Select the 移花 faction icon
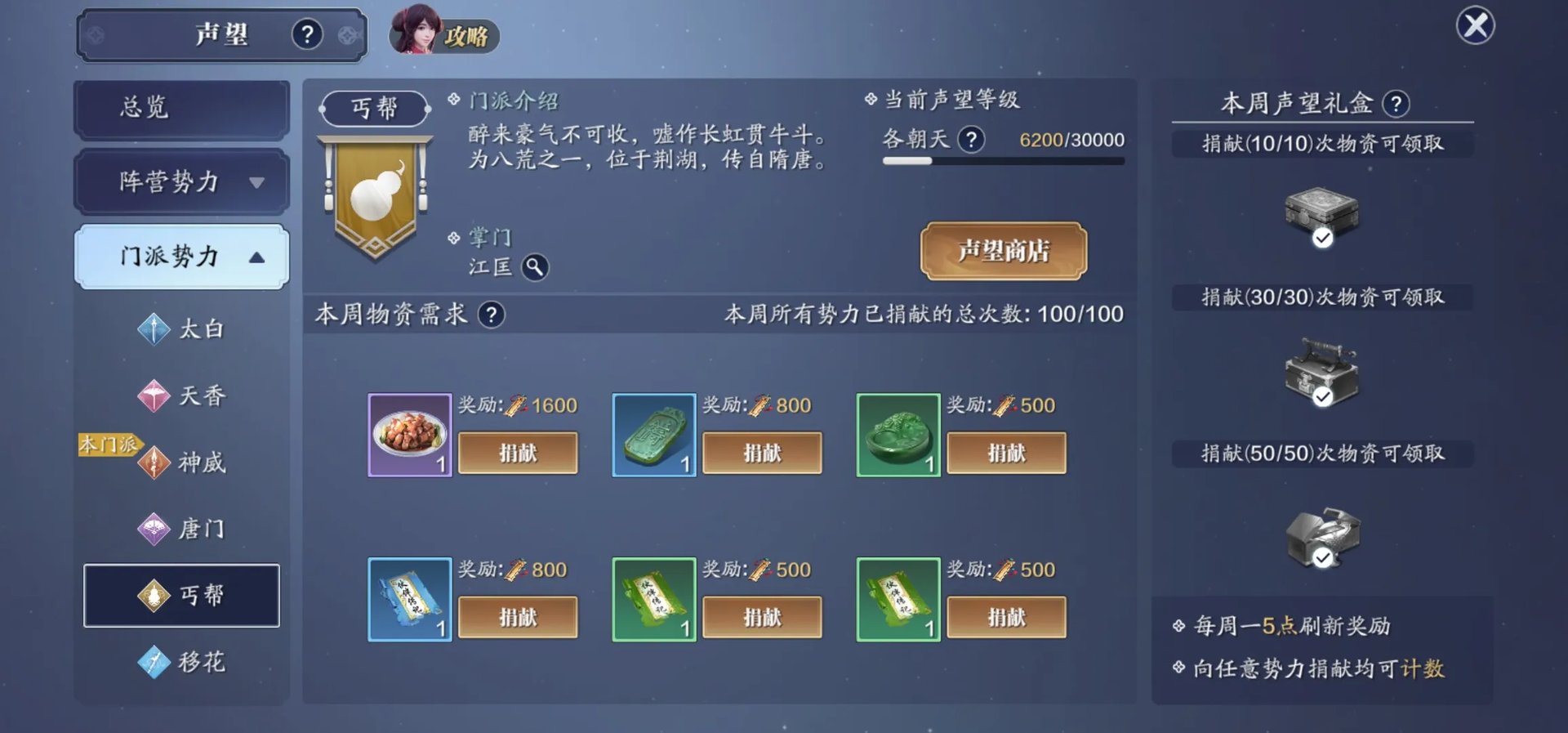The height and width of the screenshot is (733, 1568). (154, 662)
